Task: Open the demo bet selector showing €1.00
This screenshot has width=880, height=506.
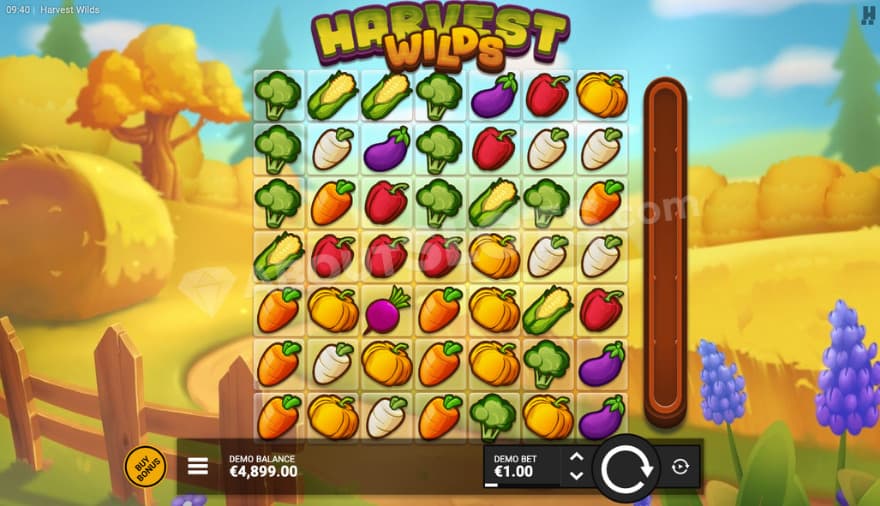Action: point(522,466)
